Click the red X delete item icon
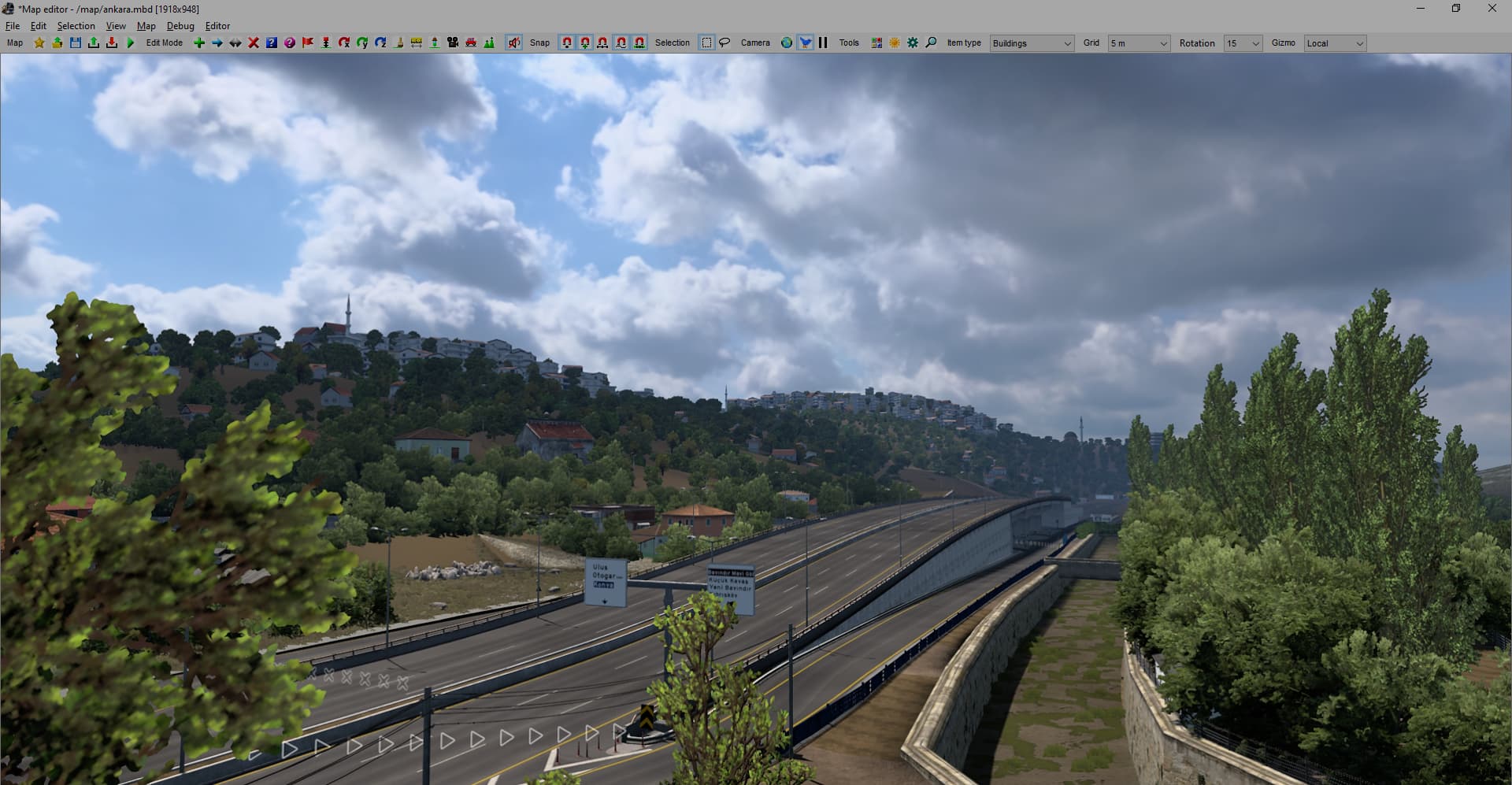 (x=253, y=43)
